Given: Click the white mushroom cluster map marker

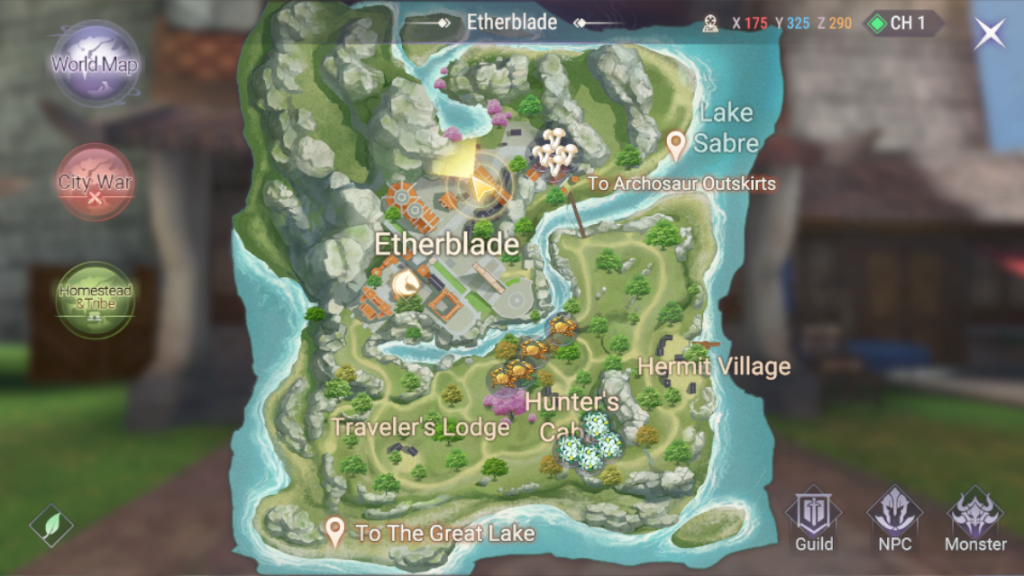Looking at the screenshot, I should click(553, 153).
